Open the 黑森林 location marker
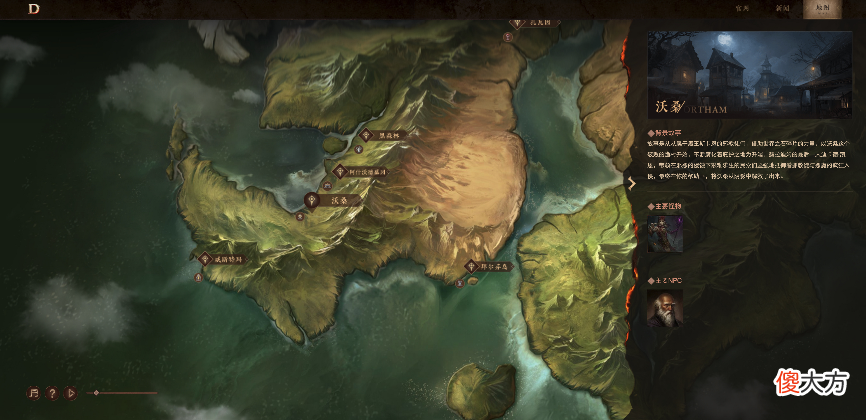 (x=366, y=135)
